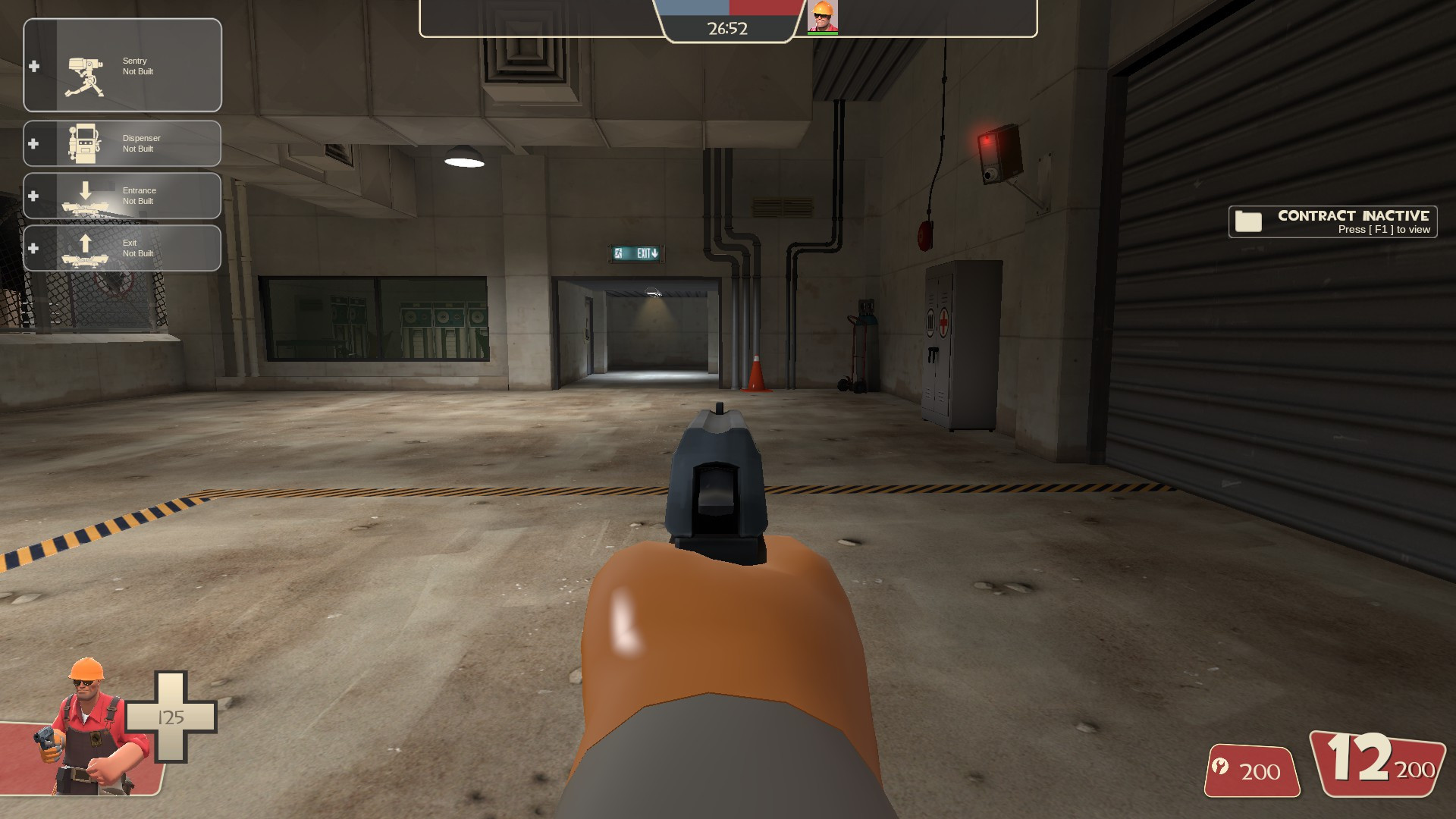Toggle the plus sign beside Sentry
1456x819 pixels.
click(33, 66)
